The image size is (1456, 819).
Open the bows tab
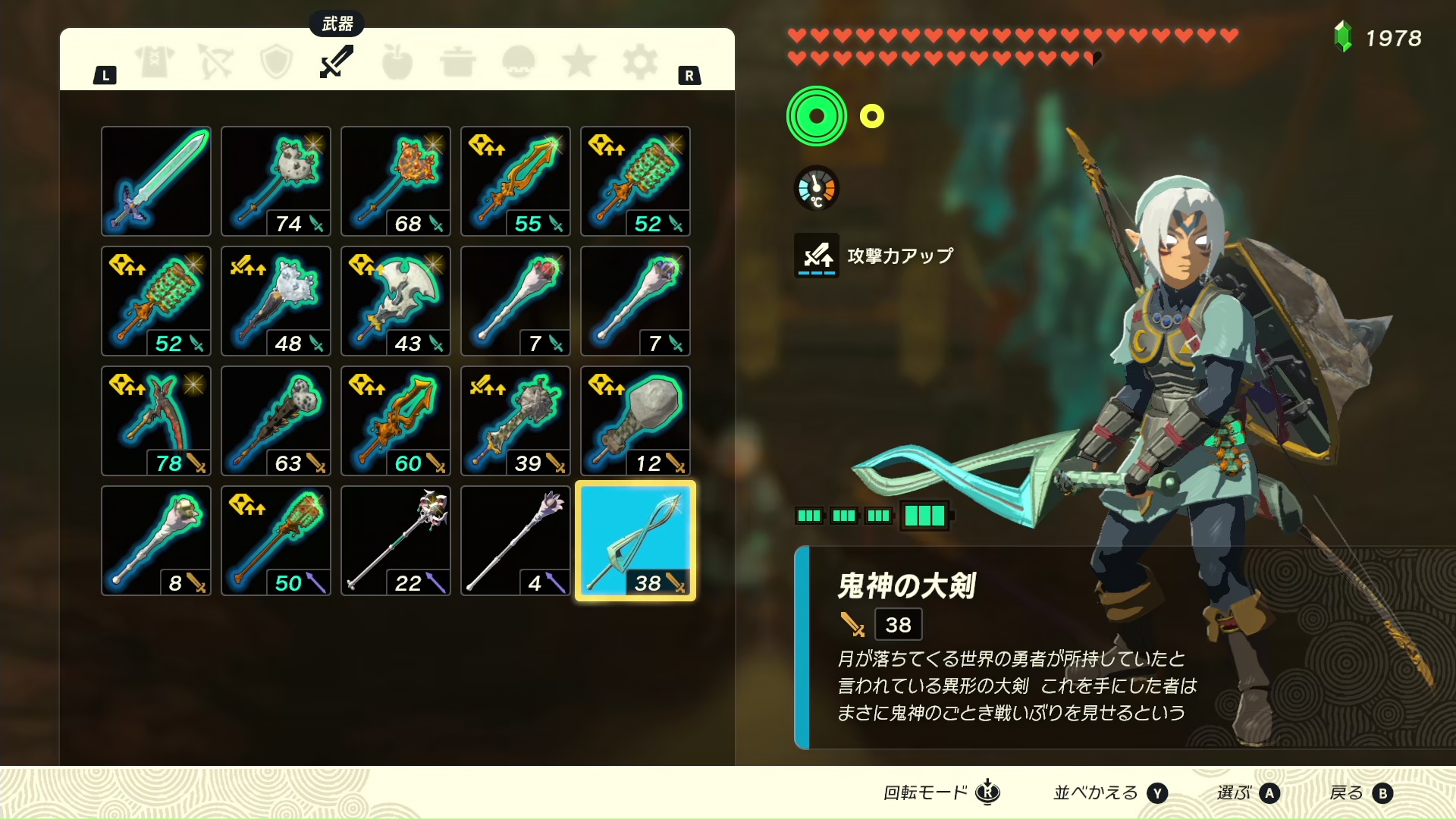pyautogui.click(x=215, y=62)
